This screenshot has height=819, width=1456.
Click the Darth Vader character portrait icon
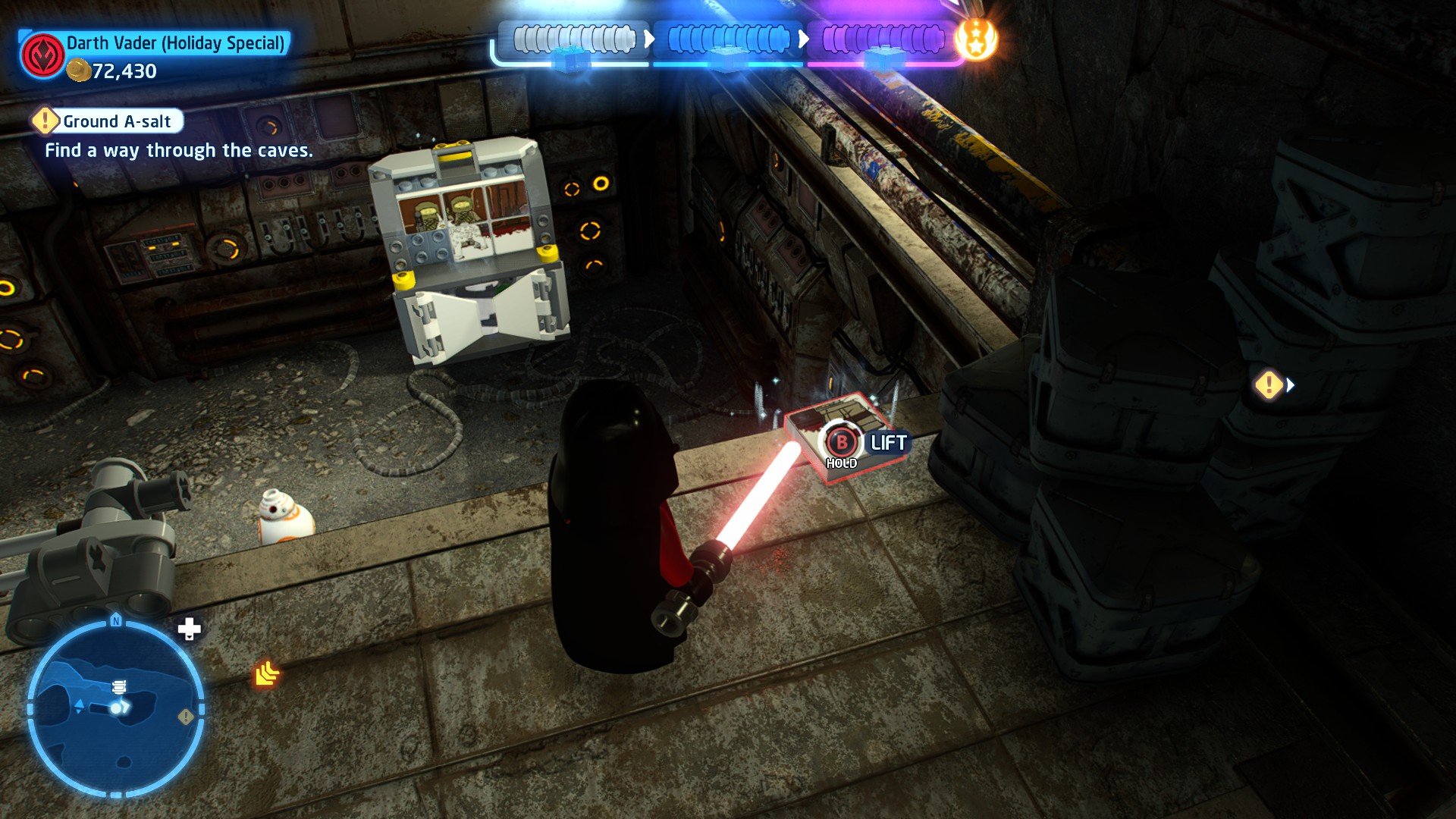[x=42, y=55]
